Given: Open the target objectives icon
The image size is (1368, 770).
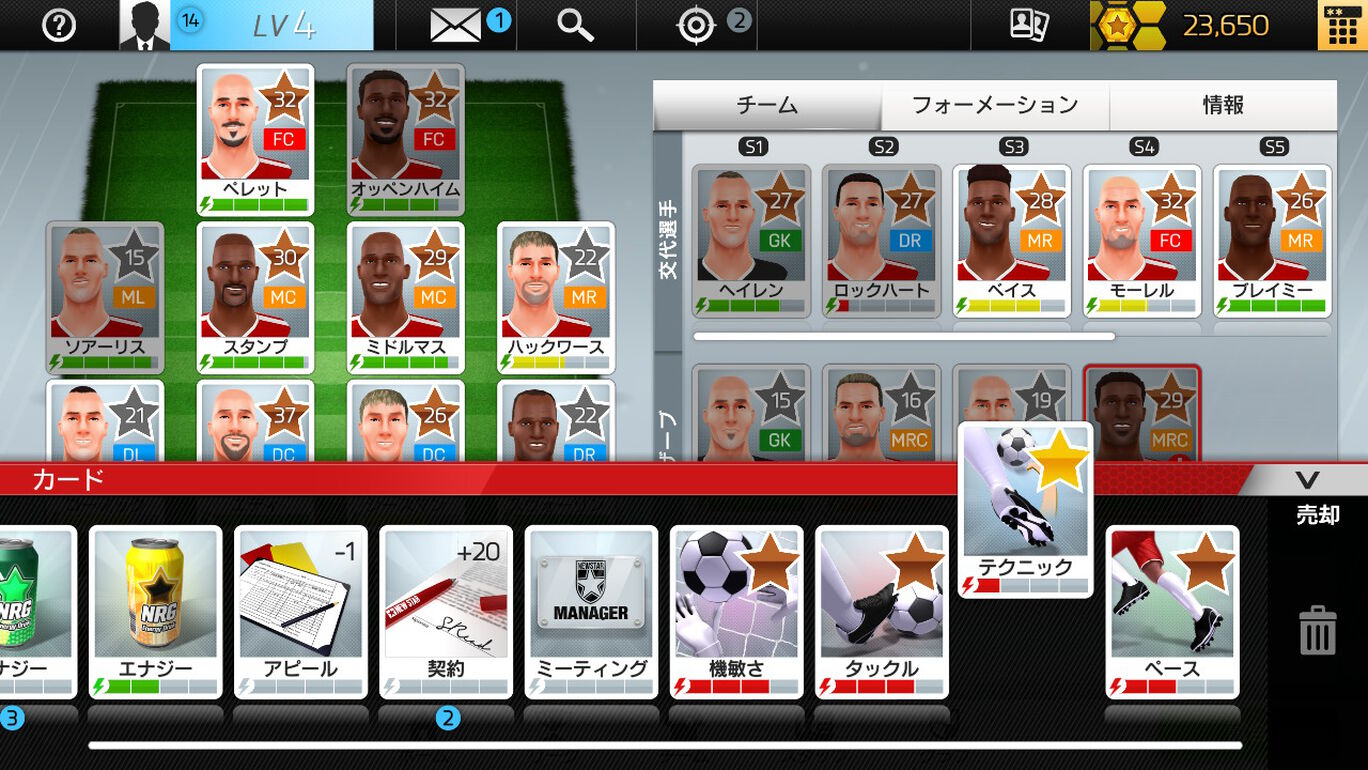Looking at the screenshot, I should point(696,25).
